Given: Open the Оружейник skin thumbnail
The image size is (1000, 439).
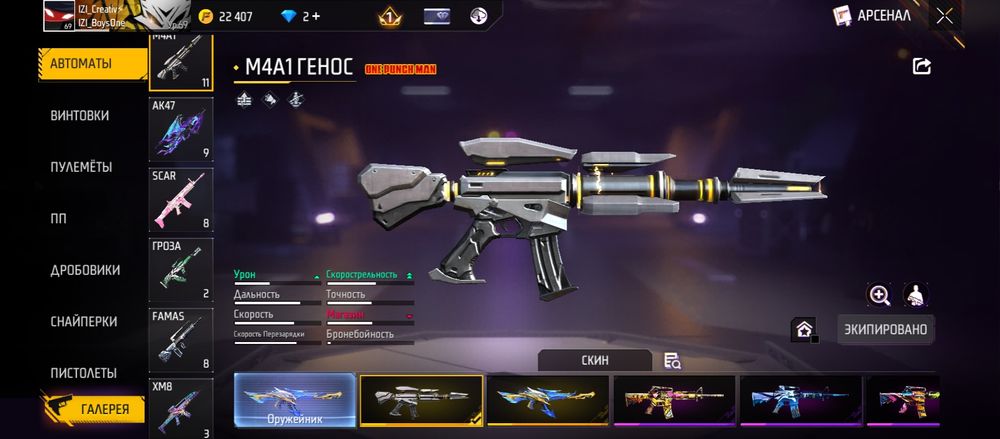Looking at the screenshot, I should (294, 401).
